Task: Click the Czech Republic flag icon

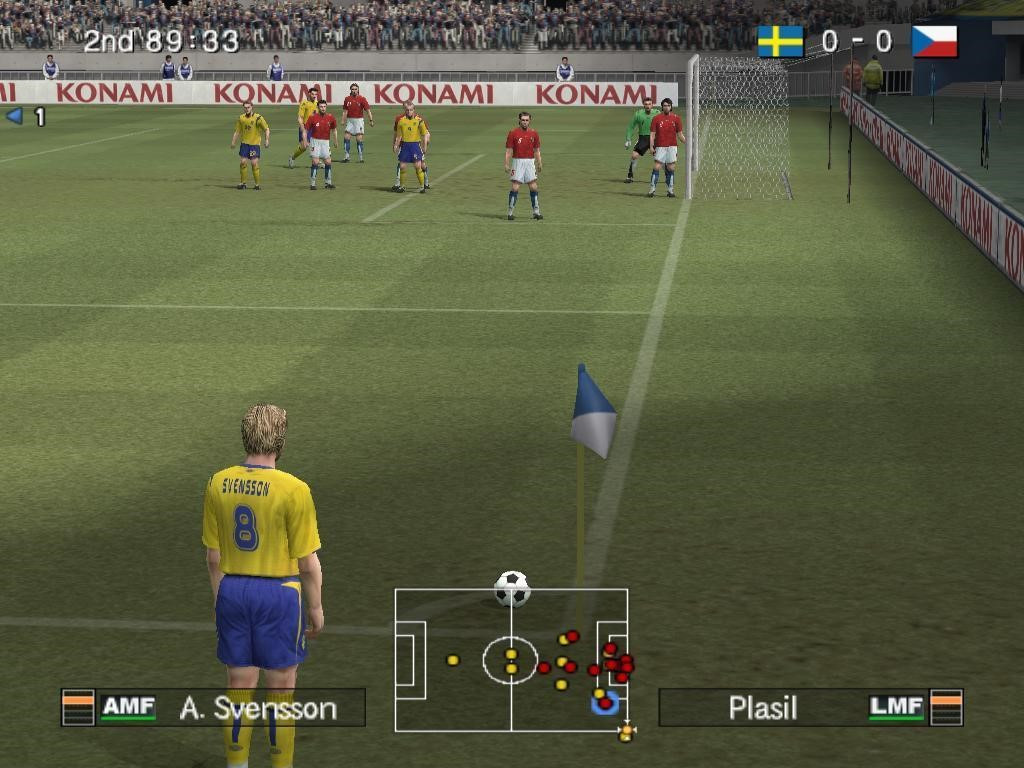Action: point(934,42)
